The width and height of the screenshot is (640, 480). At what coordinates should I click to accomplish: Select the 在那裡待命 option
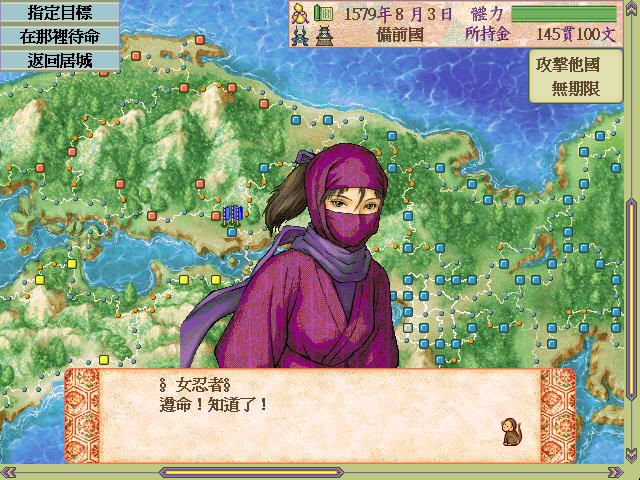pos(59,36)
